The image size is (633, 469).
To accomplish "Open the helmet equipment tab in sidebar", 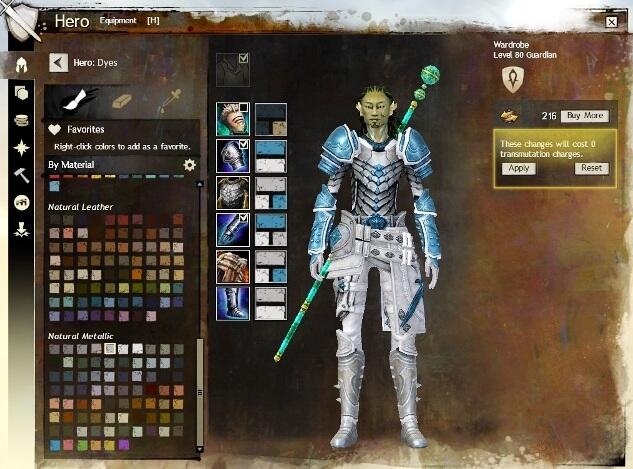I will (21, 66).
